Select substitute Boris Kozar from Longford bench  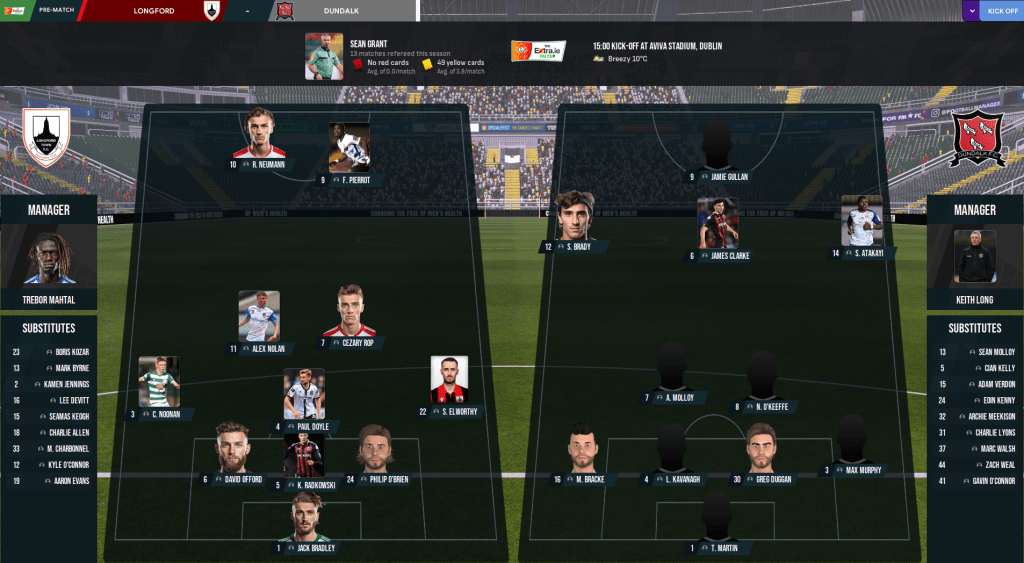click(x=70, y=352)
